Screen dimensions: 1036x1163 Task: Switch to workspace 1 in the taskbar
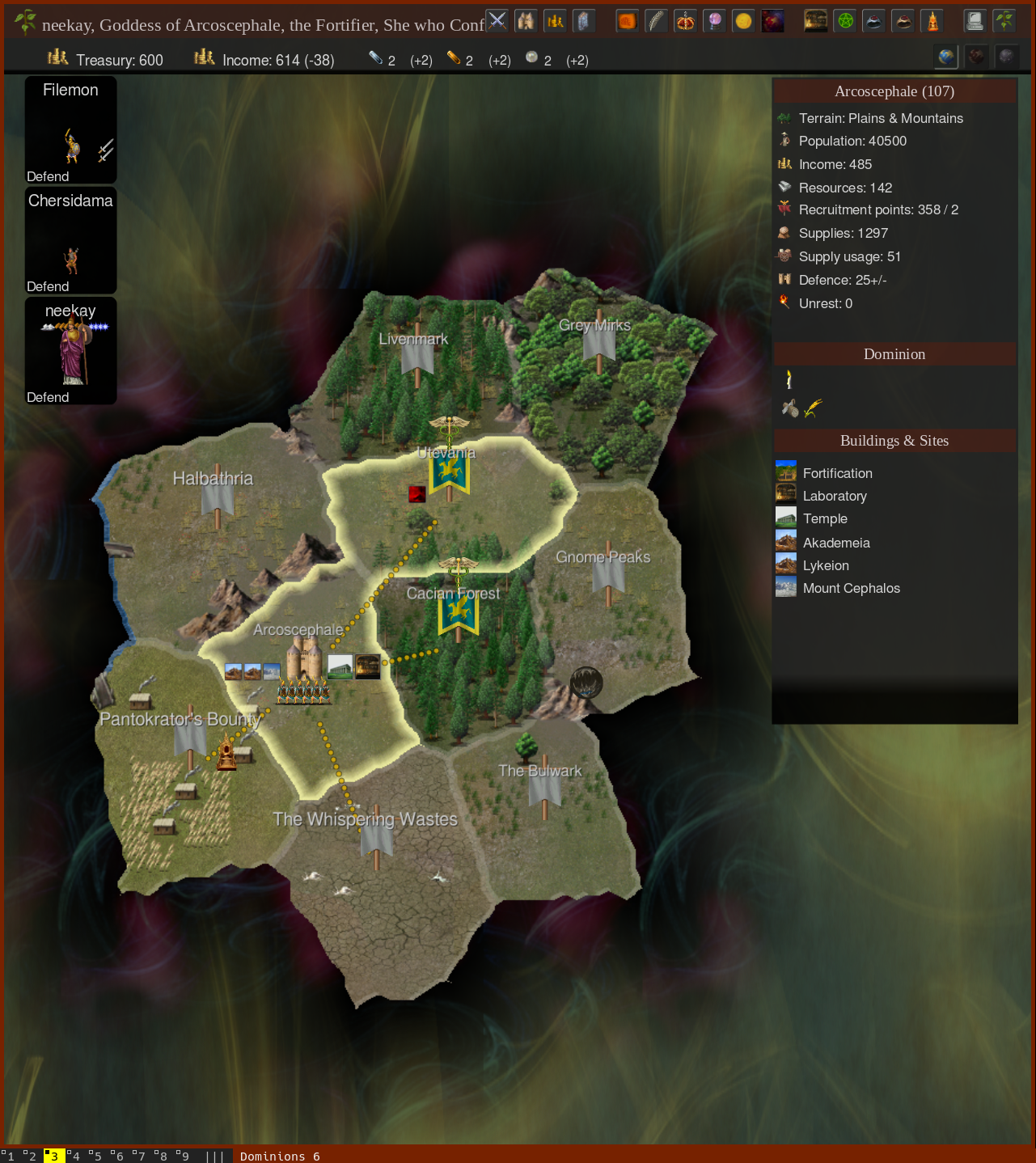point(11,1157)
